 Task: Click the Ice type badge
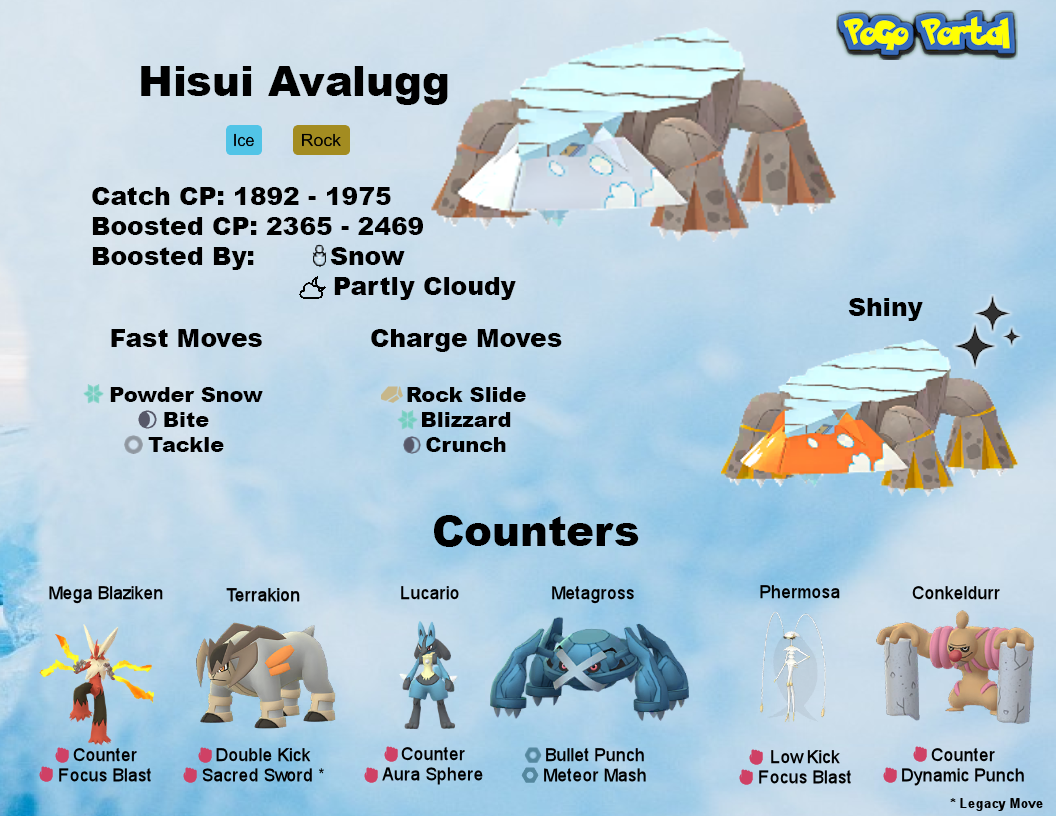click(243, 140)
